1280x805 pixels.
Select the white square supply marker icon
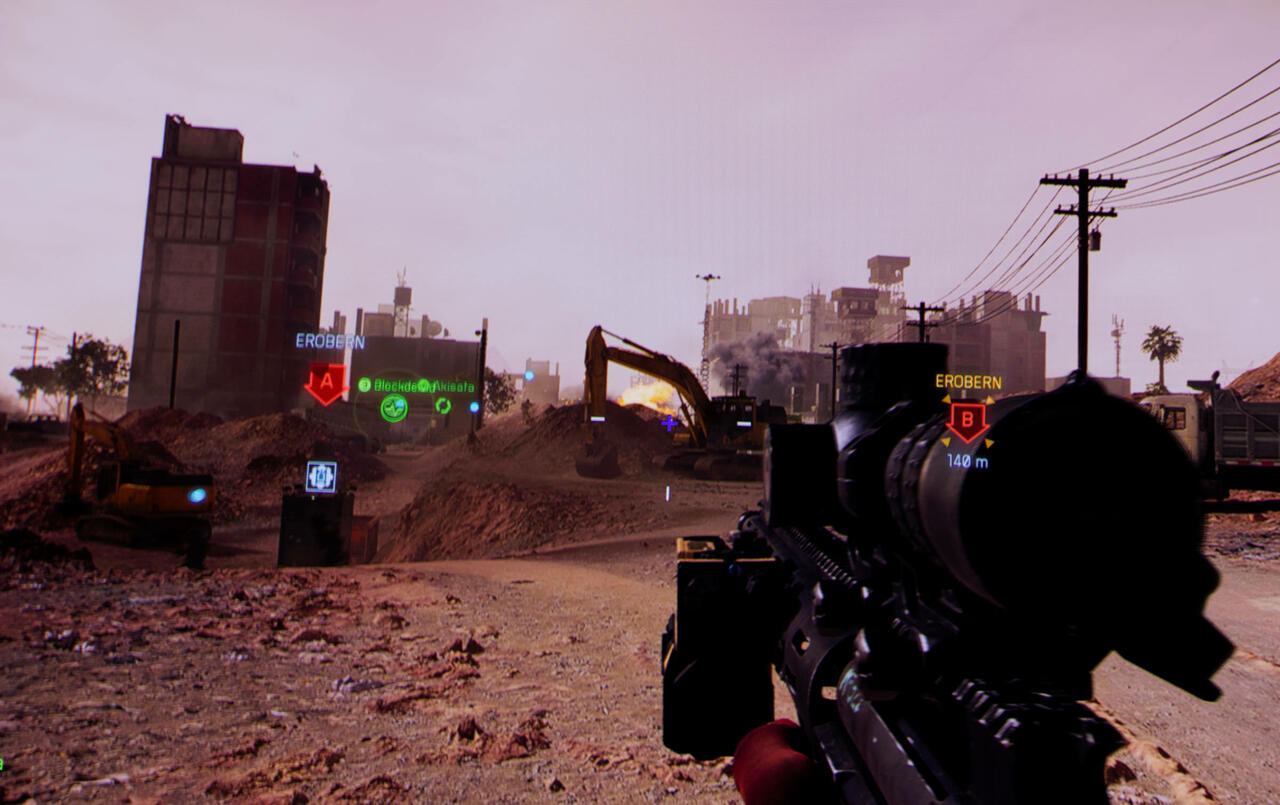pyautogui.click(x=321, y=476)
